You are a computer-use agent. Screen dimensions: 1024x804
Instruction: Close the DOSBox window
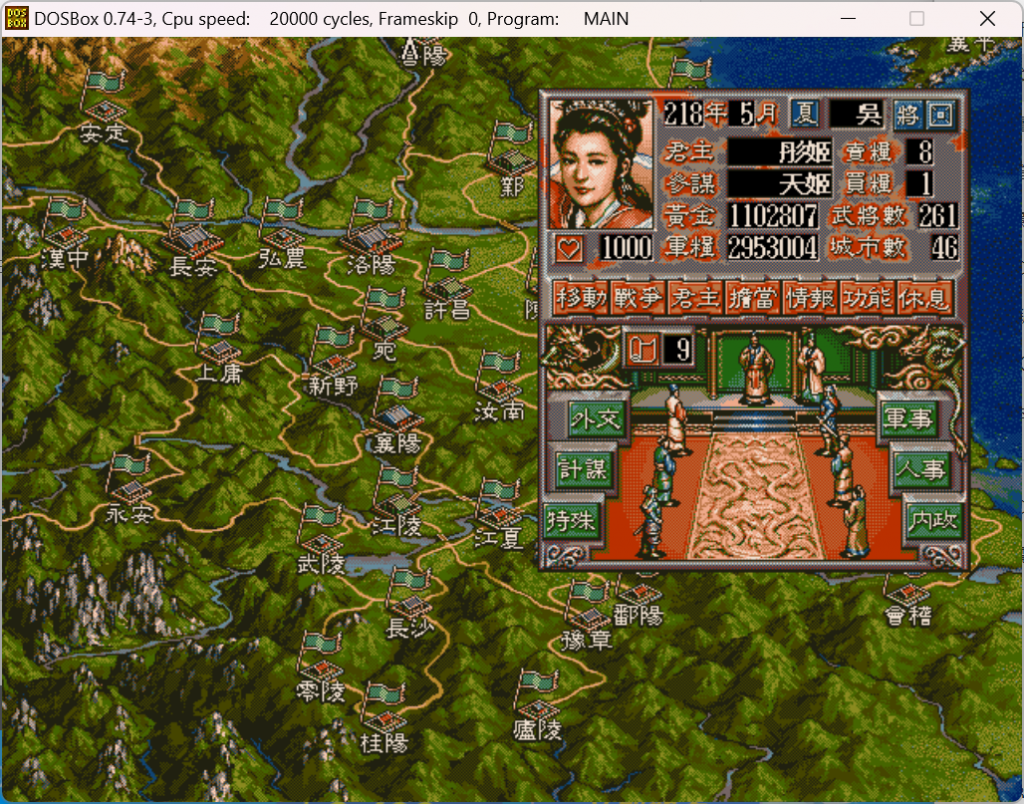(x=987, y=19)
